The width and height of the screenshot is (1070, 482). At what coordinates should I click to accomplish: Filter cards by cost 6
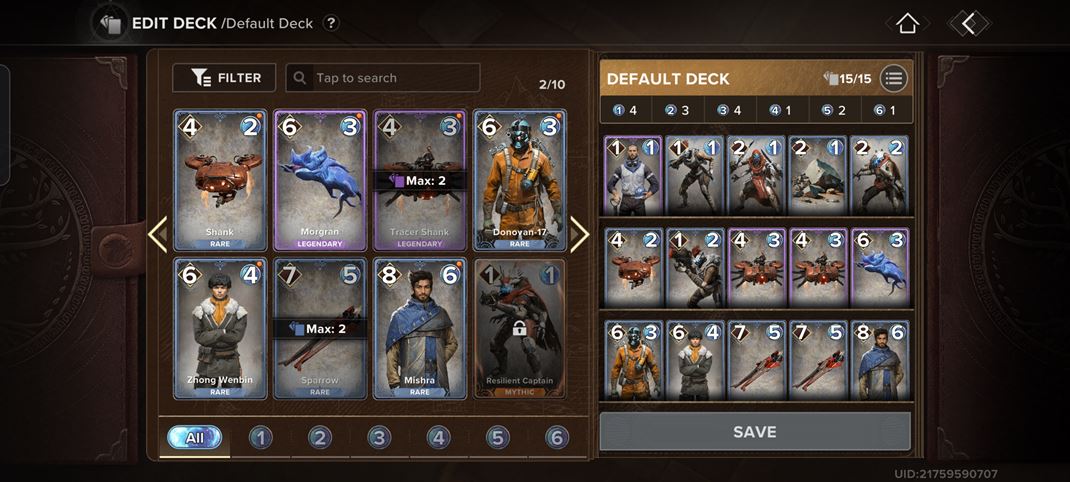[x=557, y=437]
